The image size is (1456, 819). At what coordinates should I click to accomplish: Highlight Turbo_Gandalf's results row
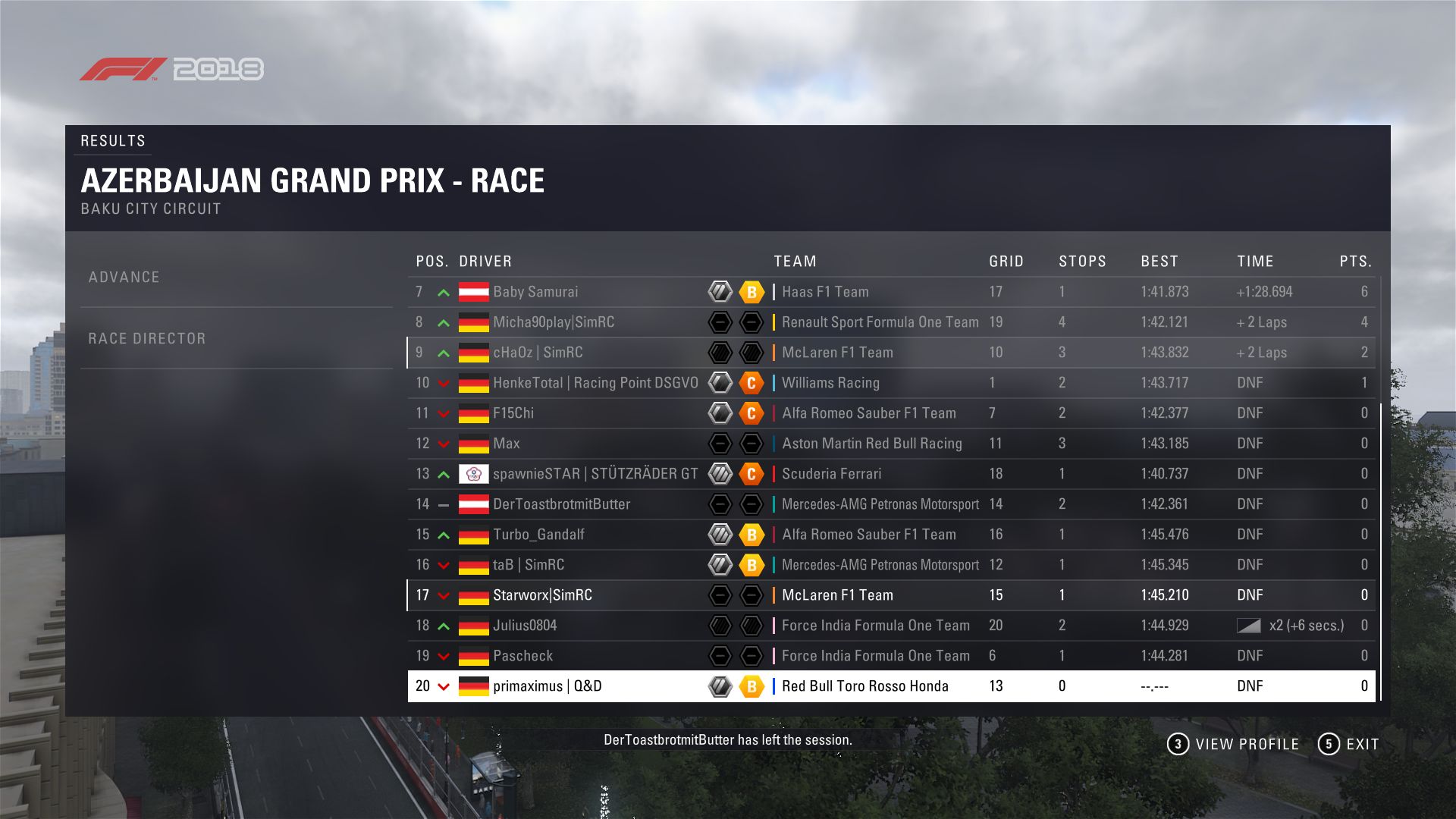pyautogui.click(x=538, y=535)
